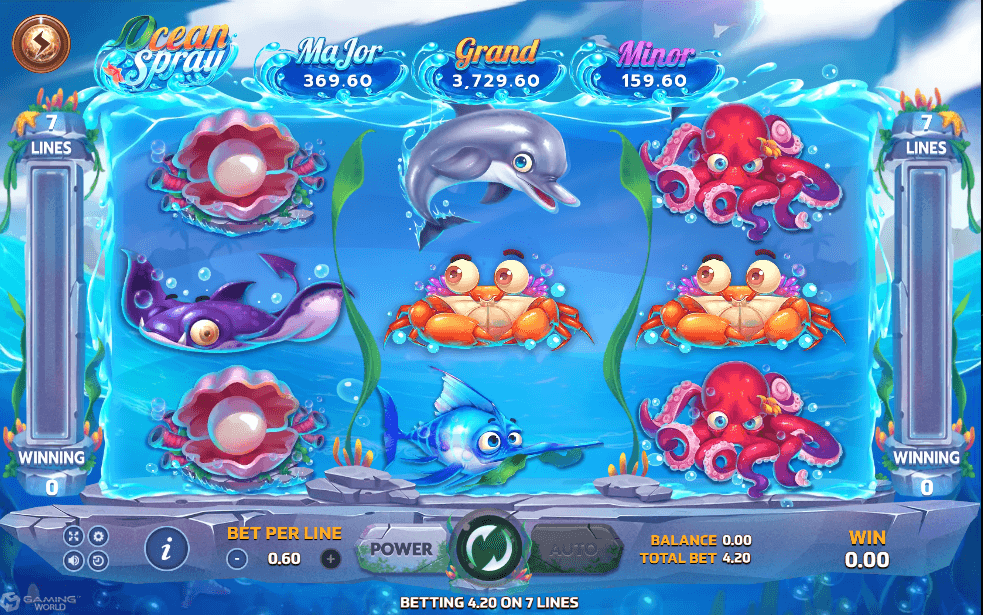Spin the reels with the green button

coord(490,548)
